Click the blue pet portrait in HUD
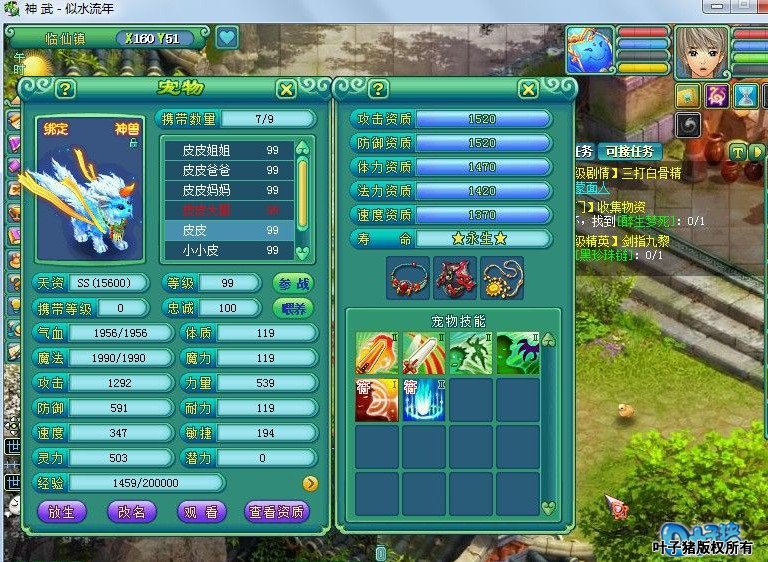The height and width of the screenshot is (562, 768). (590, 51)
